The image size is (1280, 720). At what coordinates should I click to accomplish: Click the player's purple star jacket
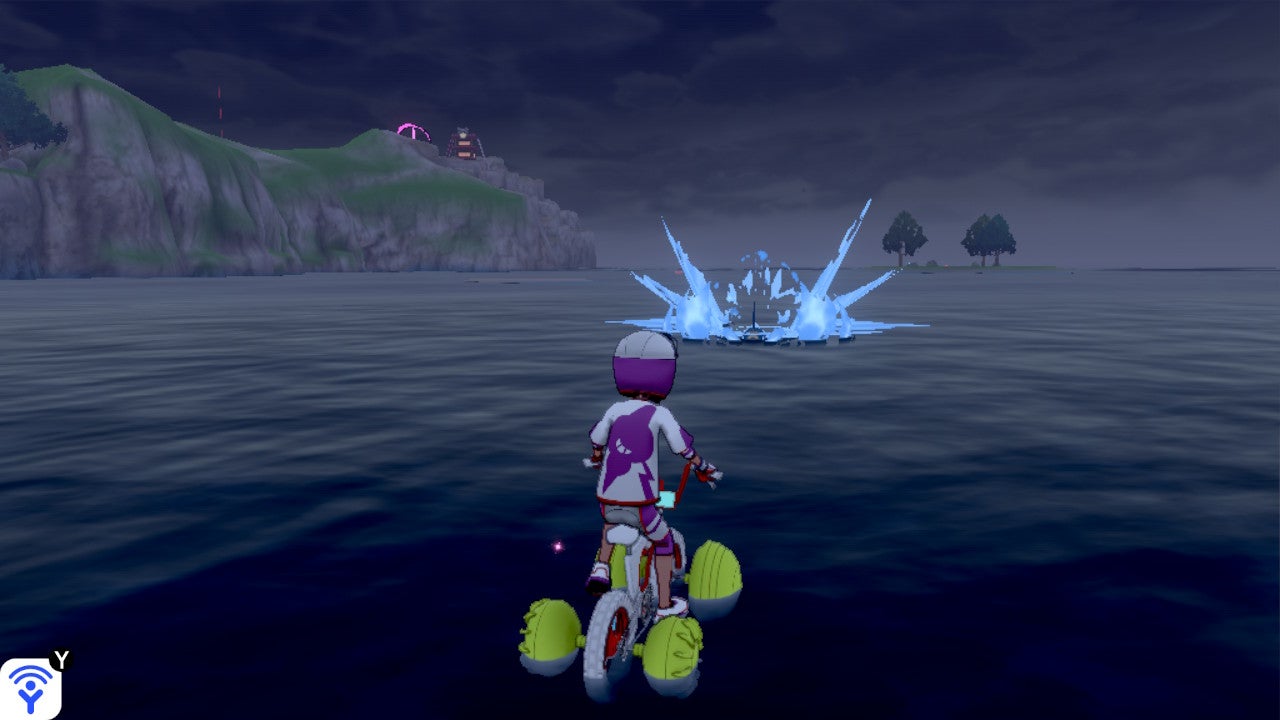(x=633, y=440)
